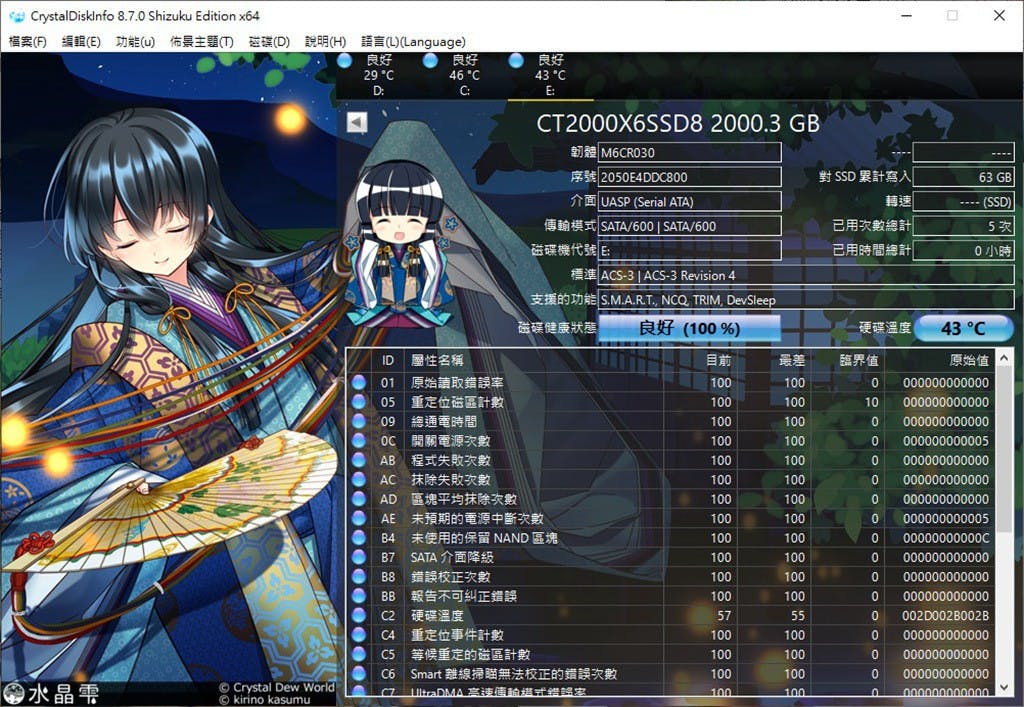Open the 語言(L)(Language) menu

[412, 42]
